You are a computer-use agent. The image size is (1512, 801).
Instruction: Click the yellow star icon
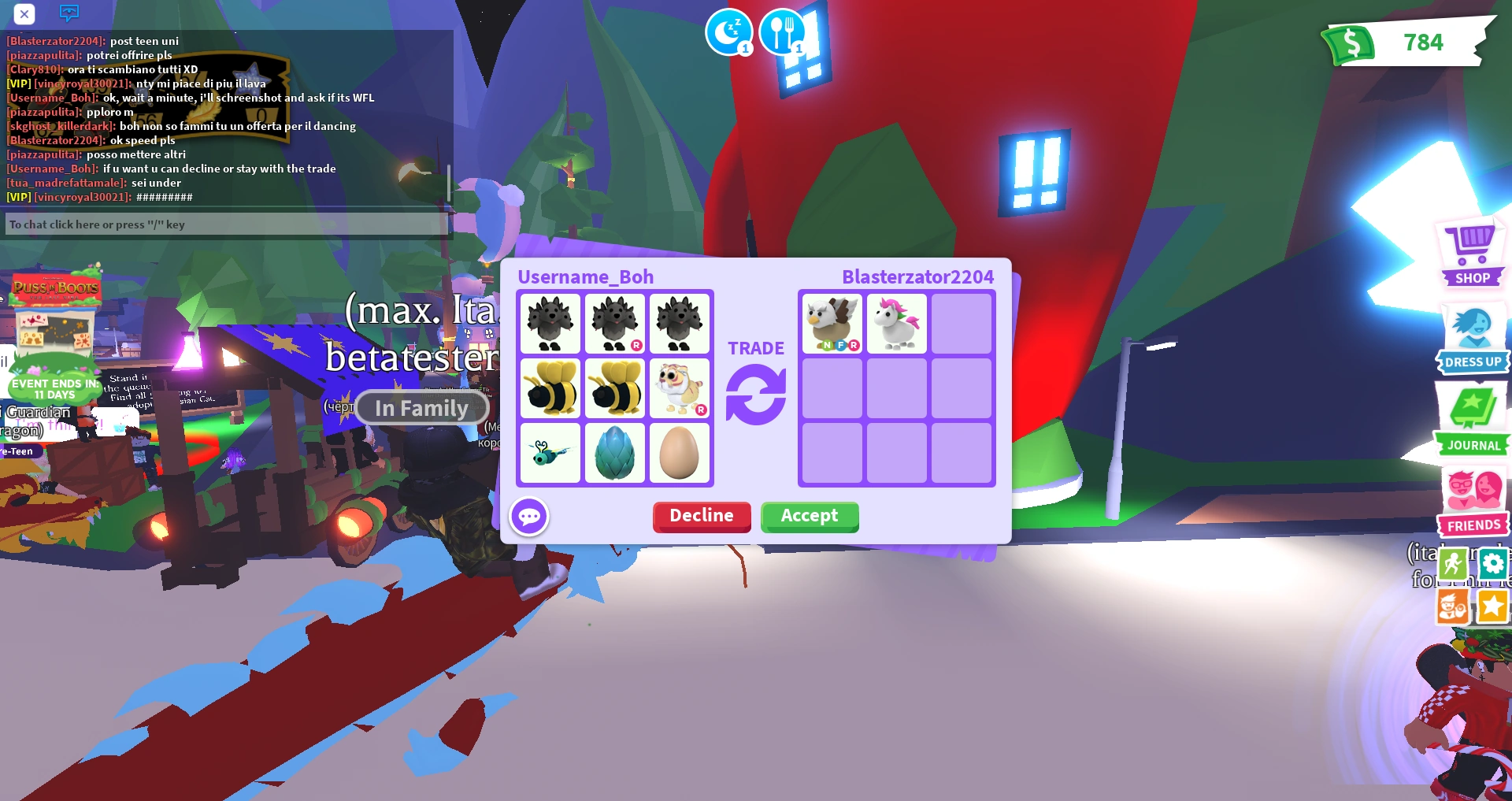coord(1493,607)
